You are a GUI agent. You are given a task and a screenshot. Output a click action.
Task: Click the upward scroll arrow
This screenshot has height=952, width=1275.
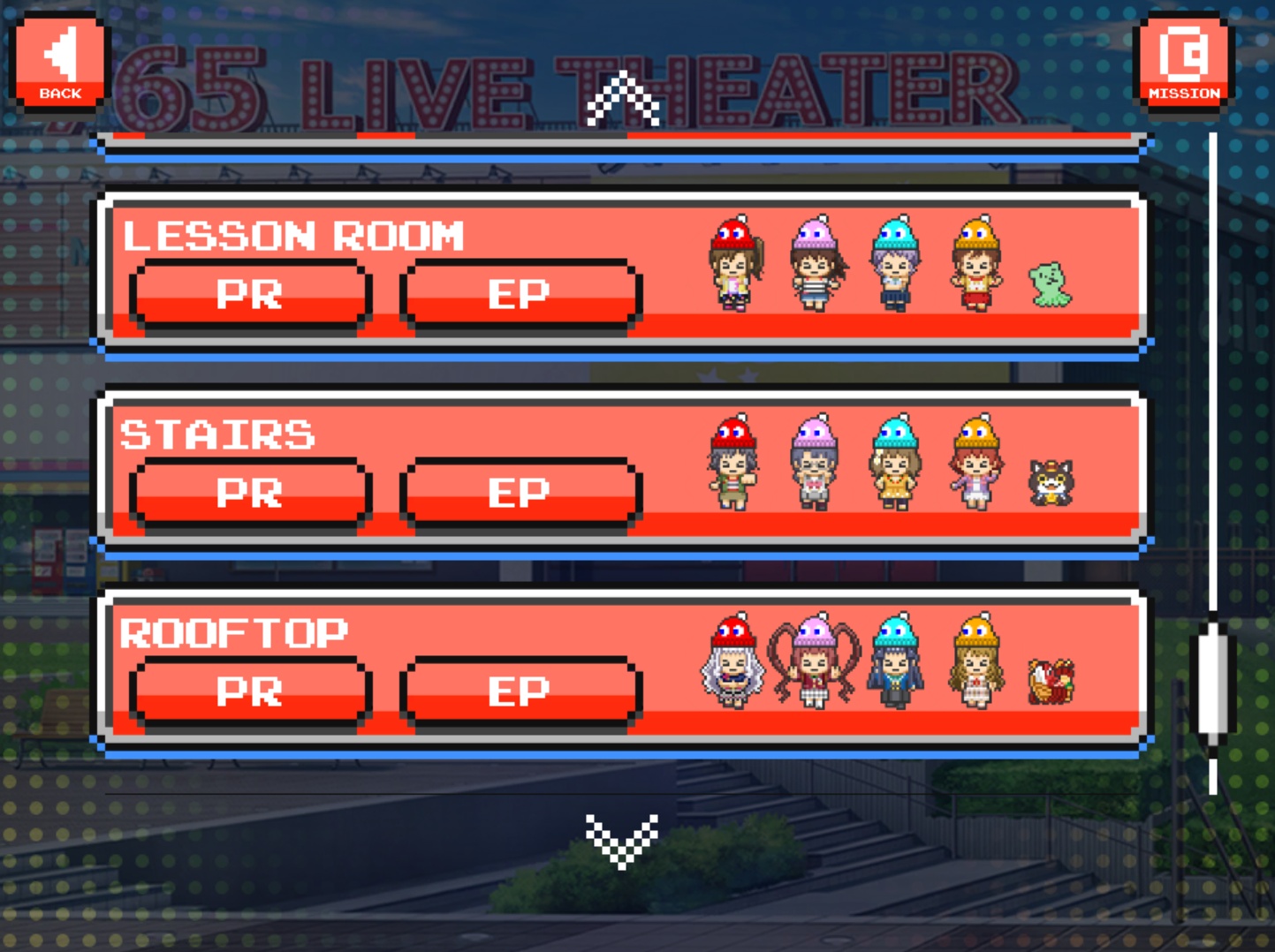(x=623, y=99)
